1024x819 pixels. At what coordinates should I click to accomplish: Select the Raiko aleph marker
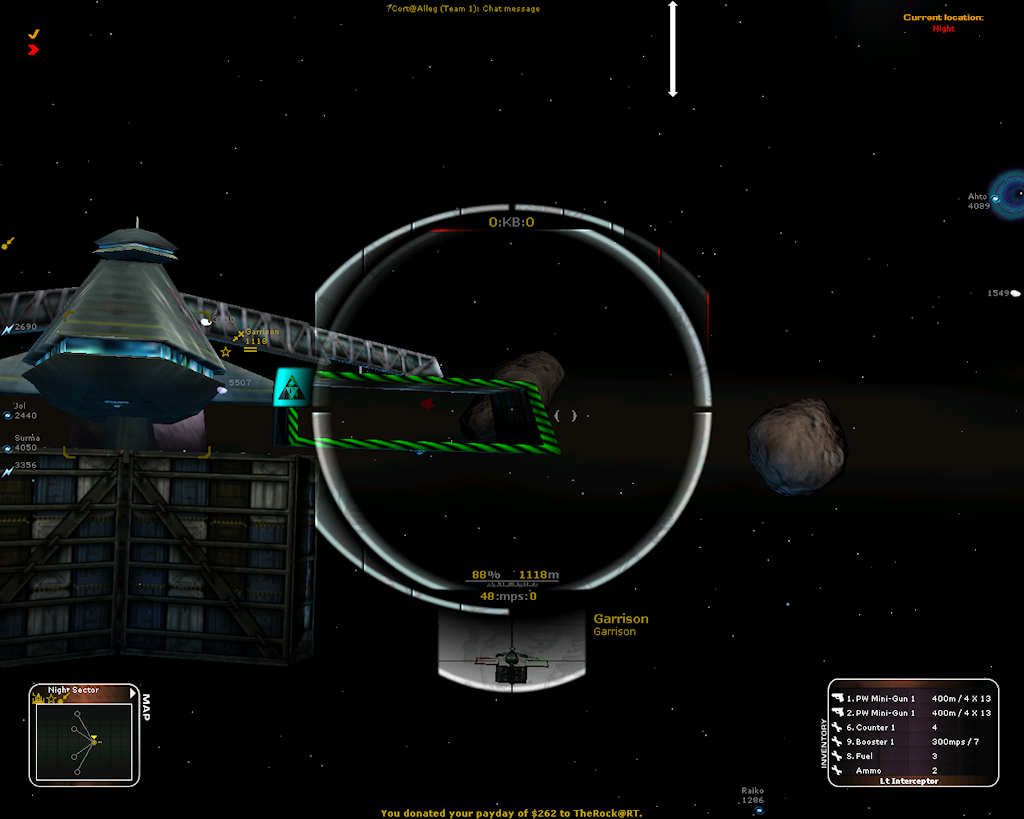[759, 810]
